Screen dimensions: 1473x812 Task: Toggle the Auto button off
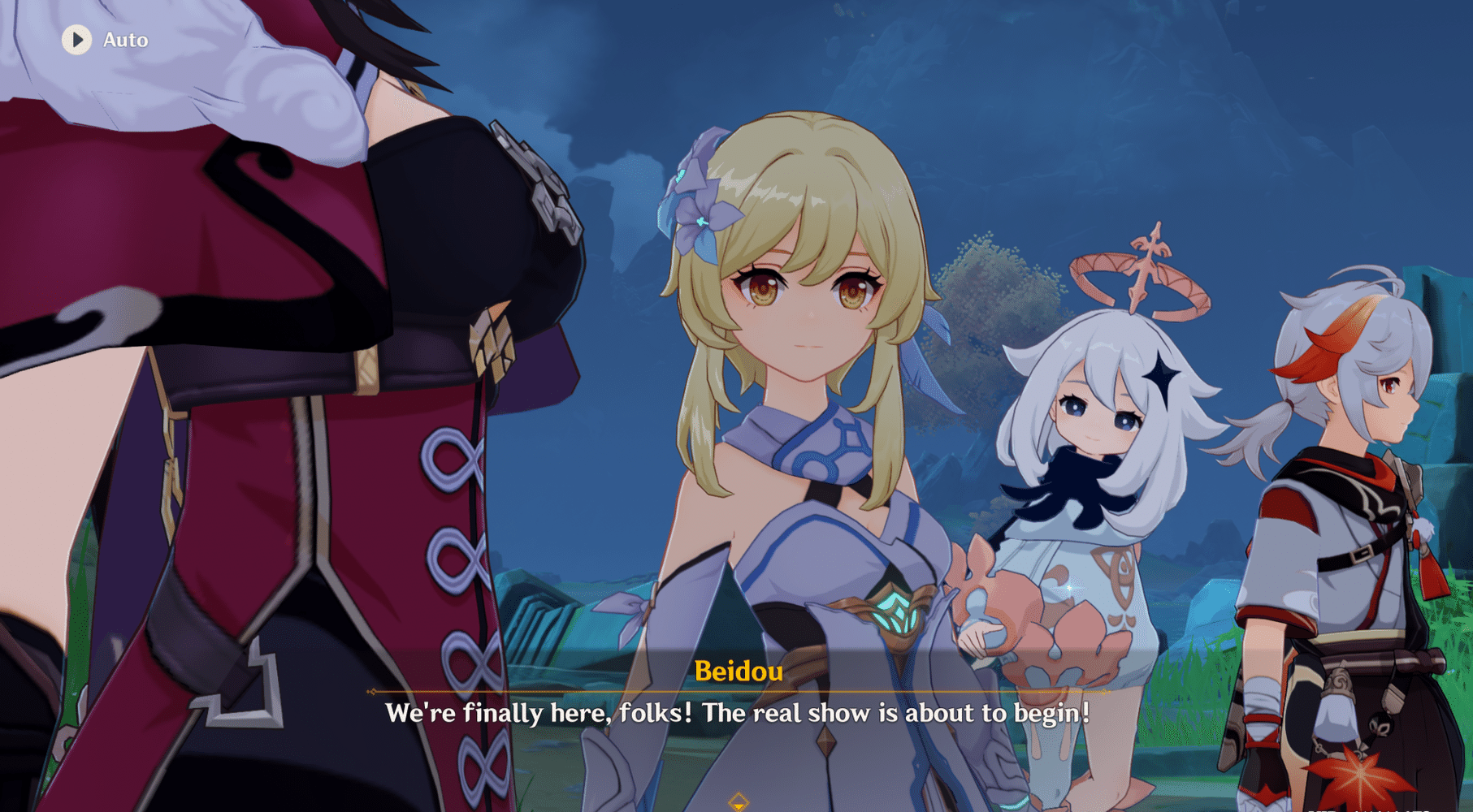coord(102,40)
